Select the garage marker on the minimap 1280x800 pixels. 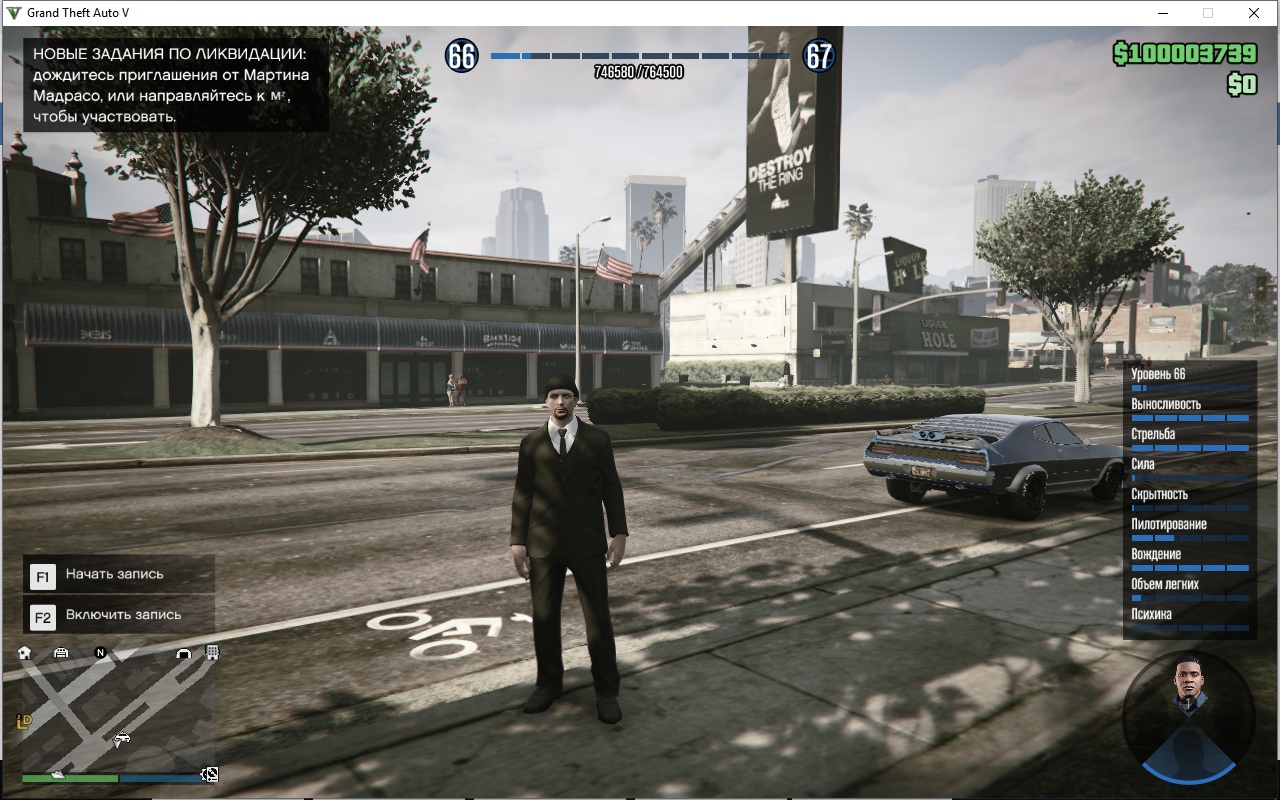61,653
